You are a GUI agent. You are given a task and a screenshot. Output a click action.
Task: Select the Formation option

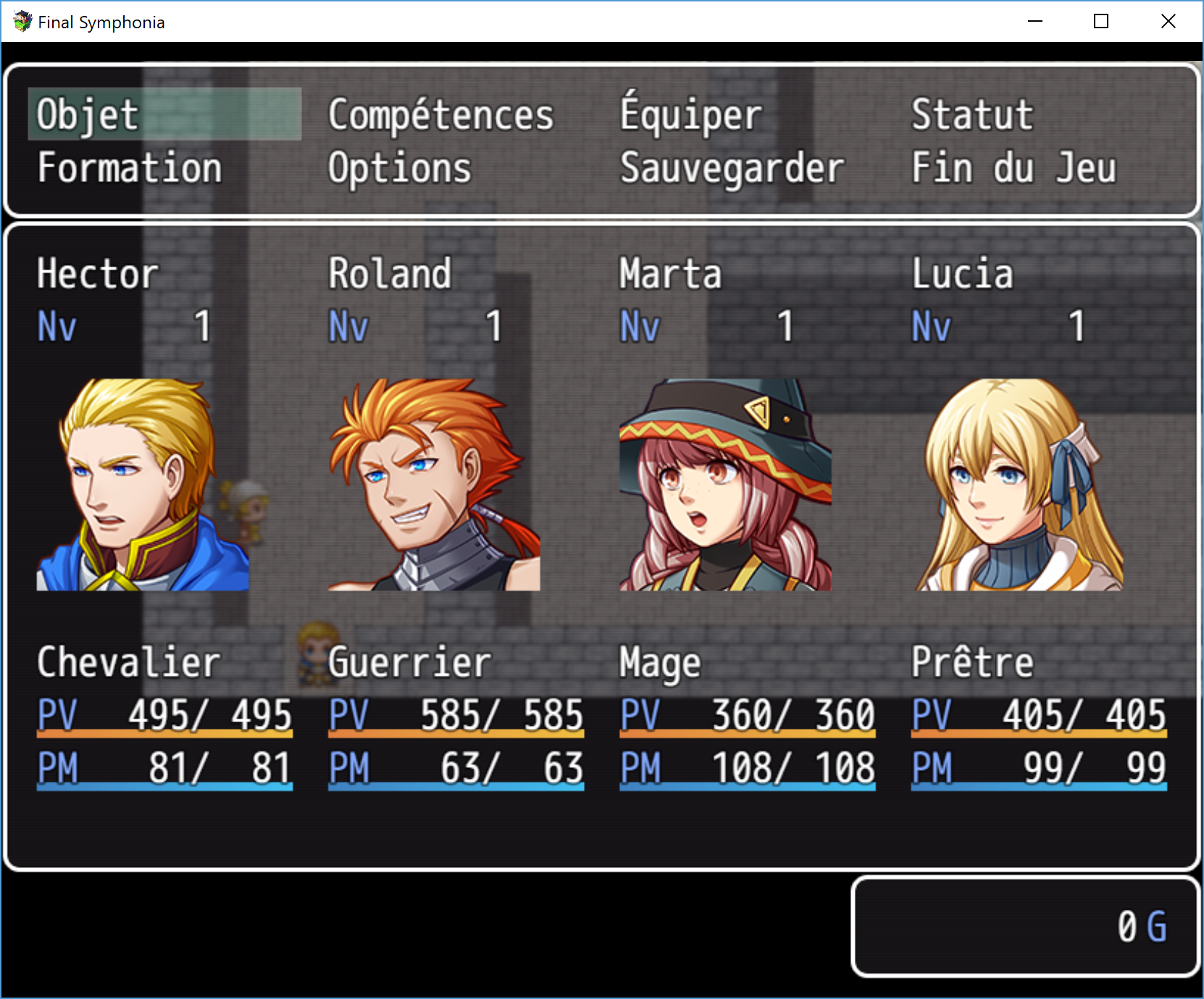click(130, 168)
